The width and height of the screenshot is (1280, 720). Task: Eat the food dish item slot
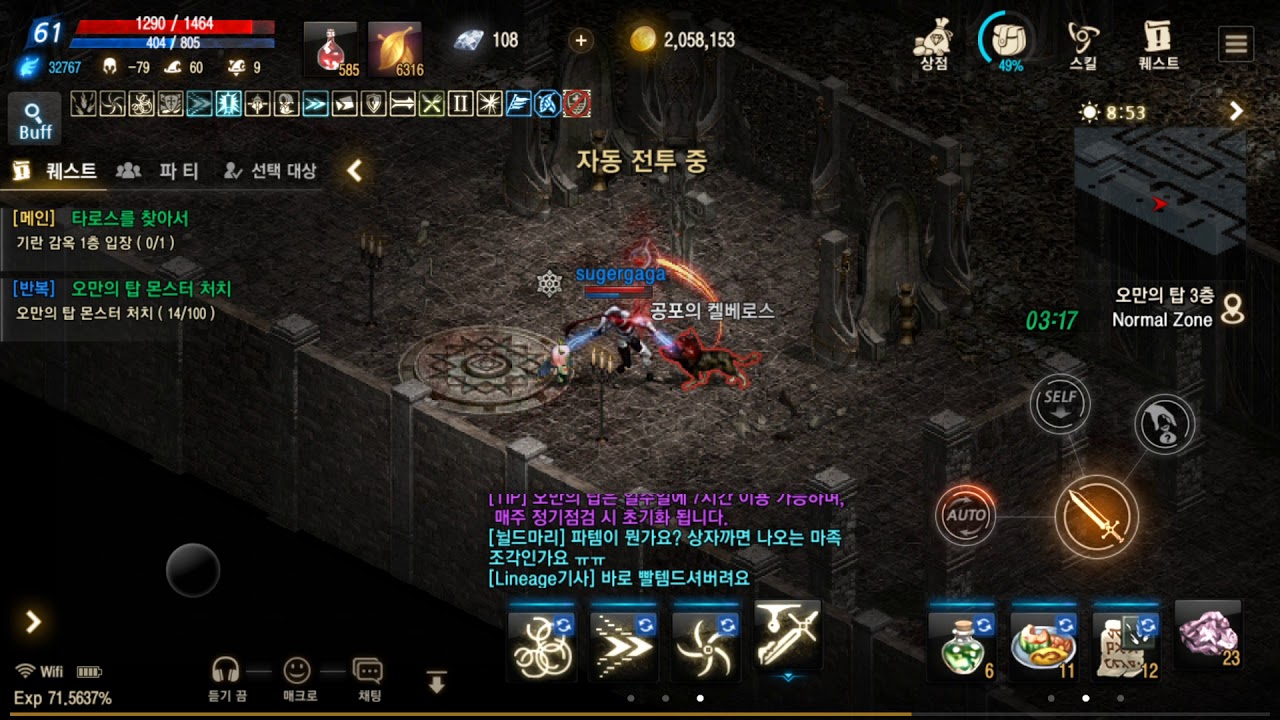(x=1043, y=641)
